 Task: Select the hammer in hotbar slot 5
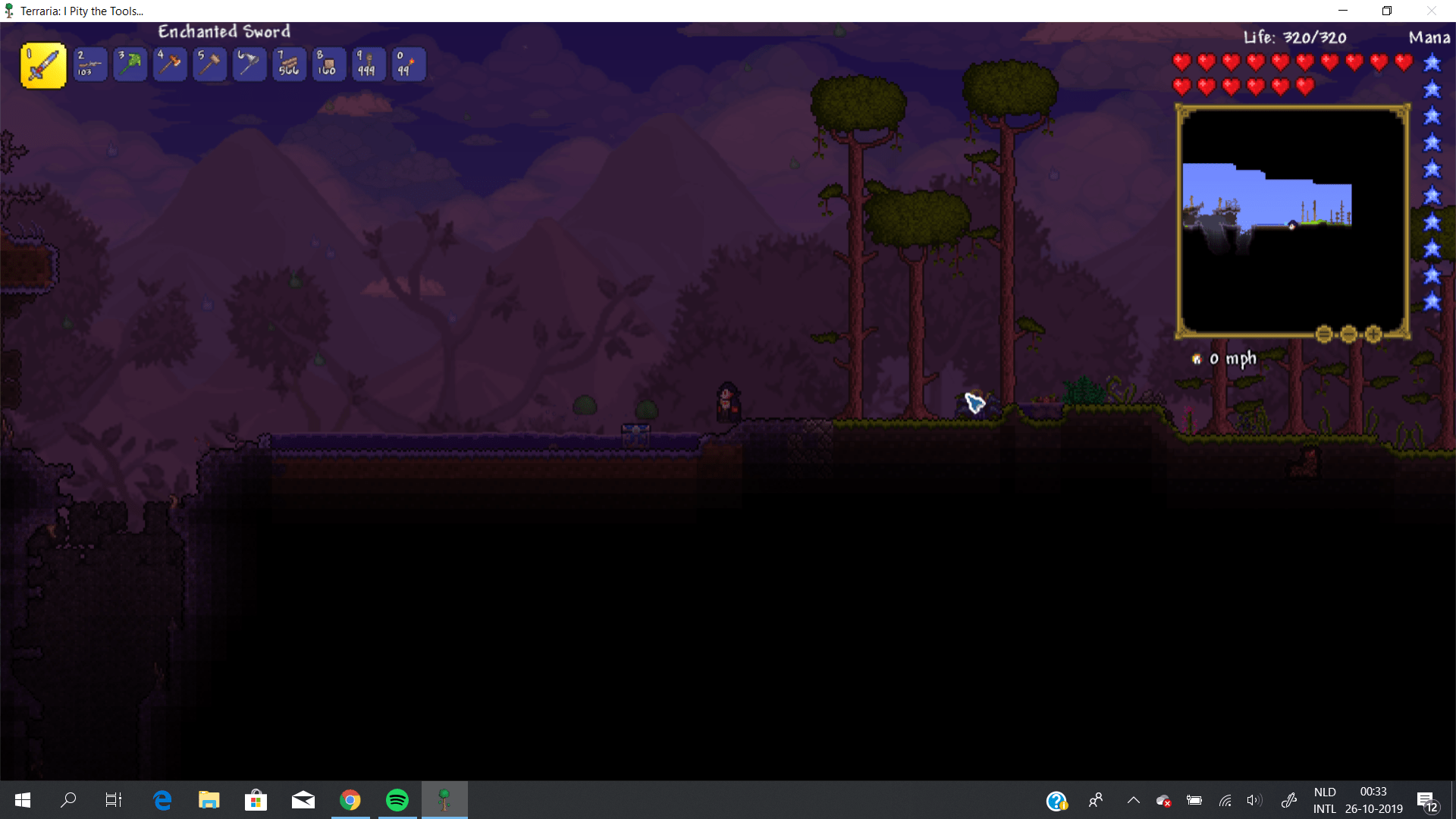209,64
